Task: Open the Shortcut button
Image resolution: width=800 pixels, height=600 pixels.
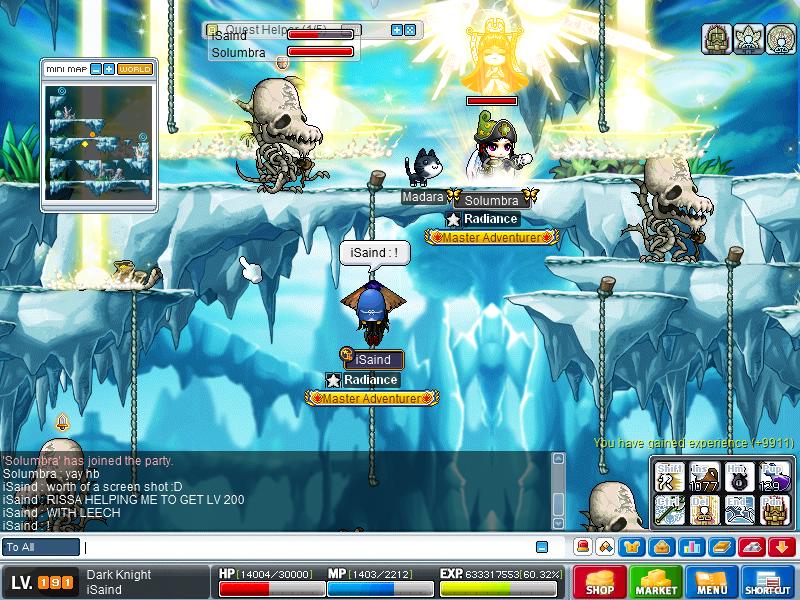Action: click(768, 582)
